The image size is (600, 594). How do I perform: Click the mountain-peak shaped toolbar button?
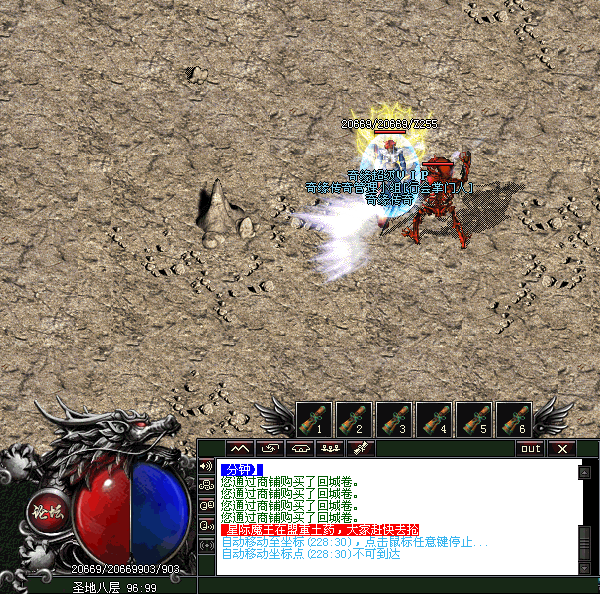point(240,448)
